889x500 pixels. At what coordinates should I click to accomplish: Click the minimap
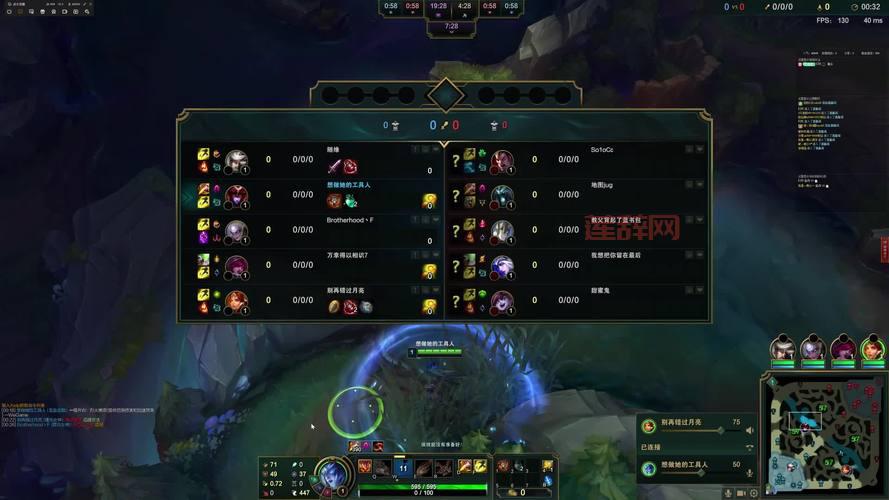click(823, 436)
